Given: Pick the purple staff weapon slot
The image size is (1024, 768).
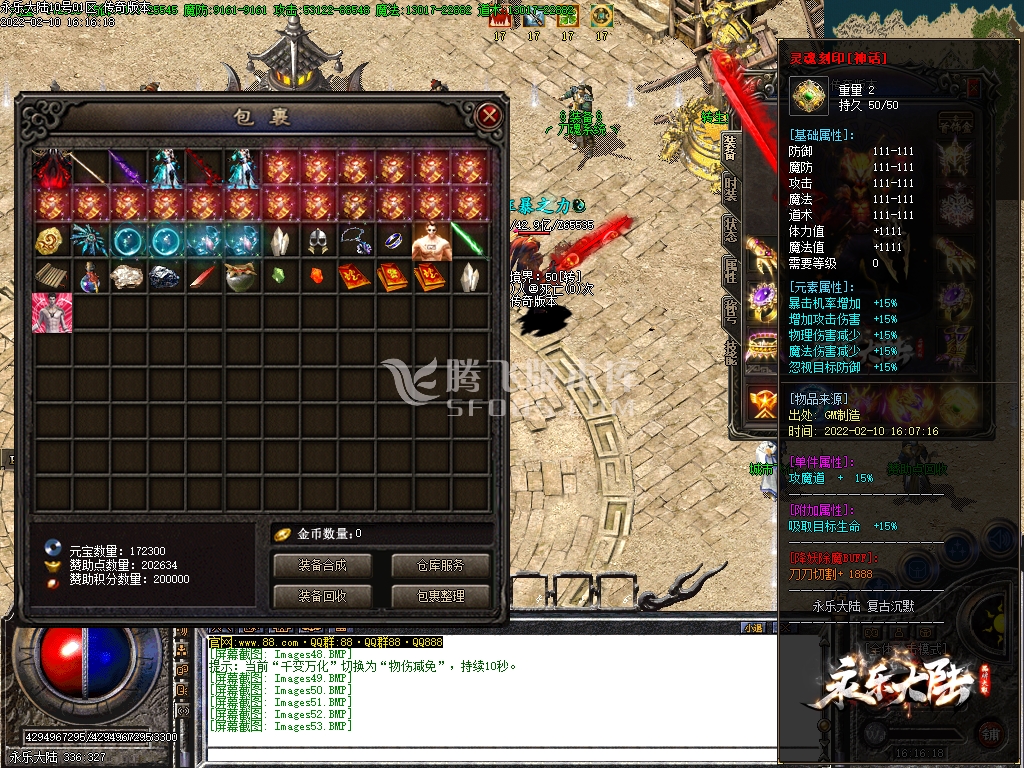Looking at the screenshot, I should coord(128,168).
